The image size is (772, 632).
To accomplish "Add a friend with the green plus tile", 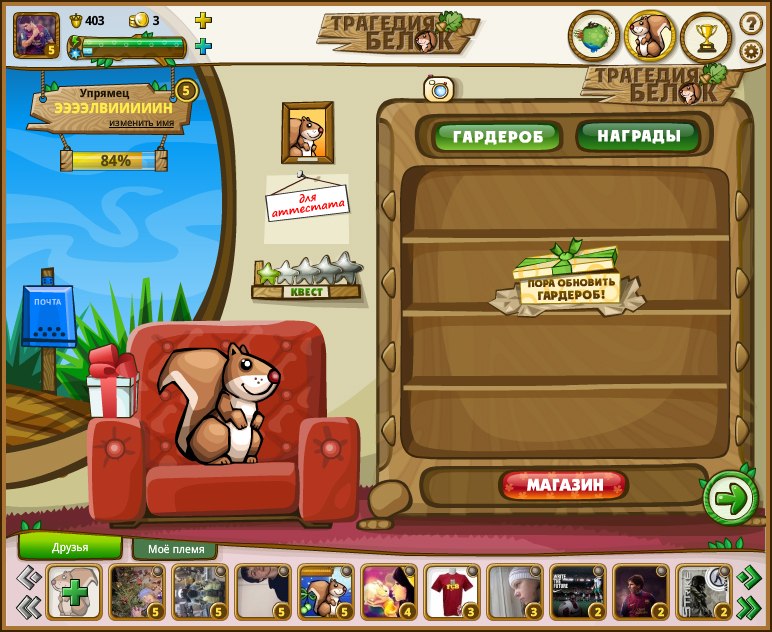I will click(x=73, y=591).
